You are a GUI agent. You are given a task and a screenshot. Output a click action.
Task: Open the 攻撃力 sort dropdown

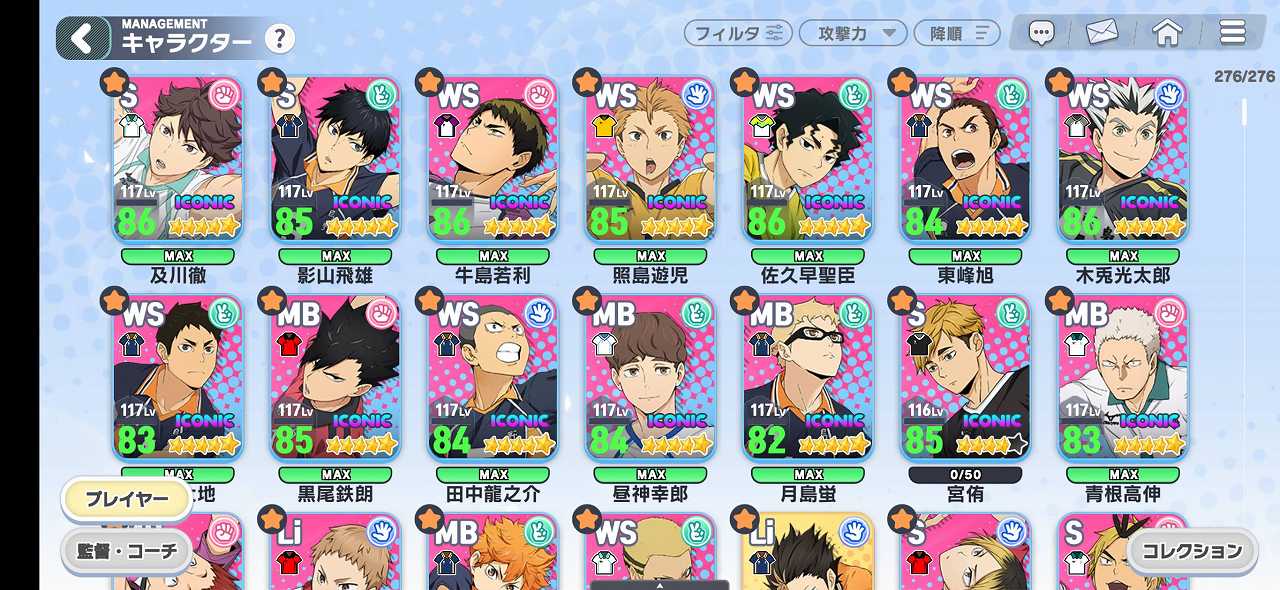coord(853,33)
